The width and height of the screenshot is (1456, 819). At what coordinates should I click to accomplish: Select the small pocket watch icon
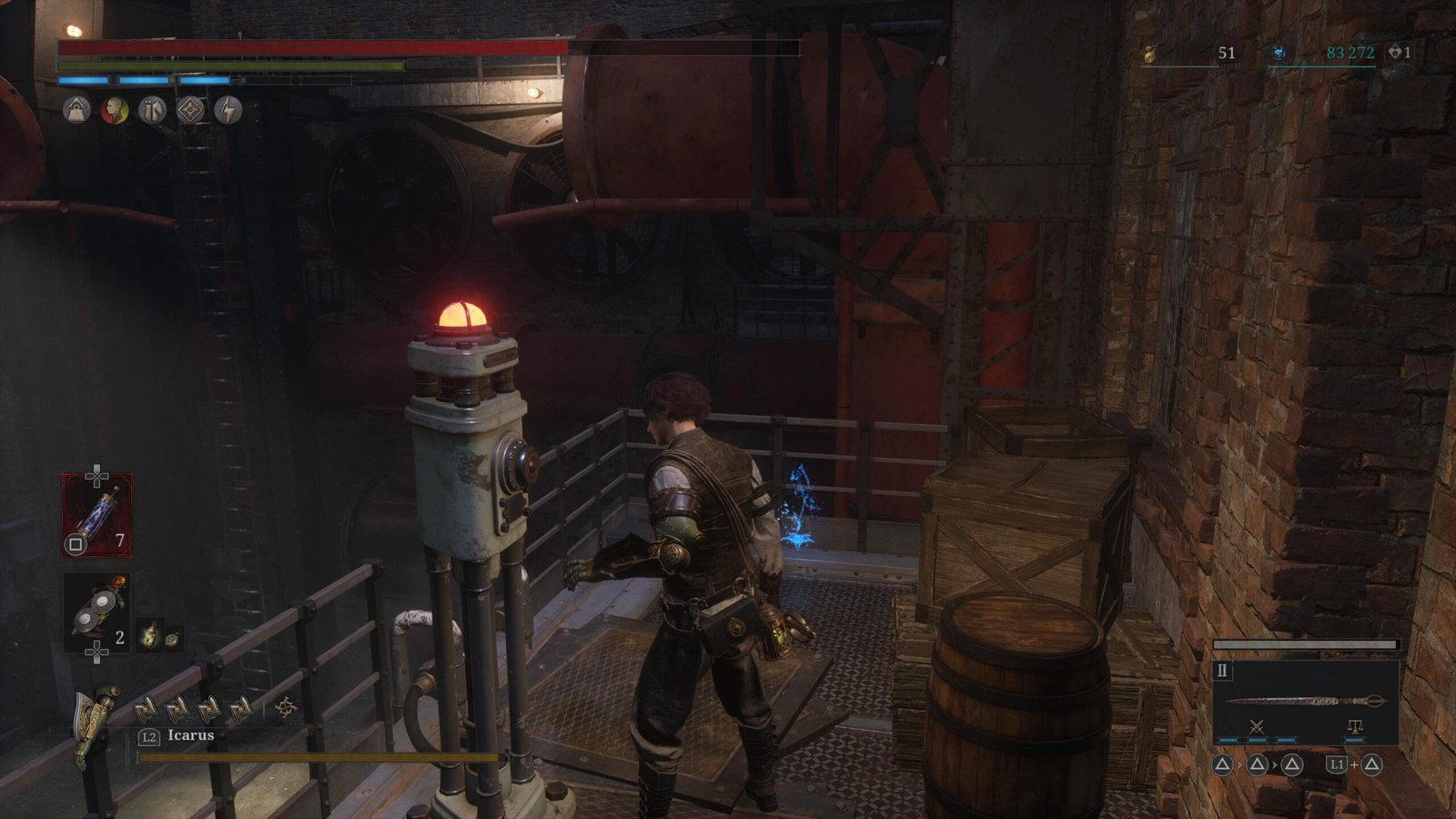(172, 638)
